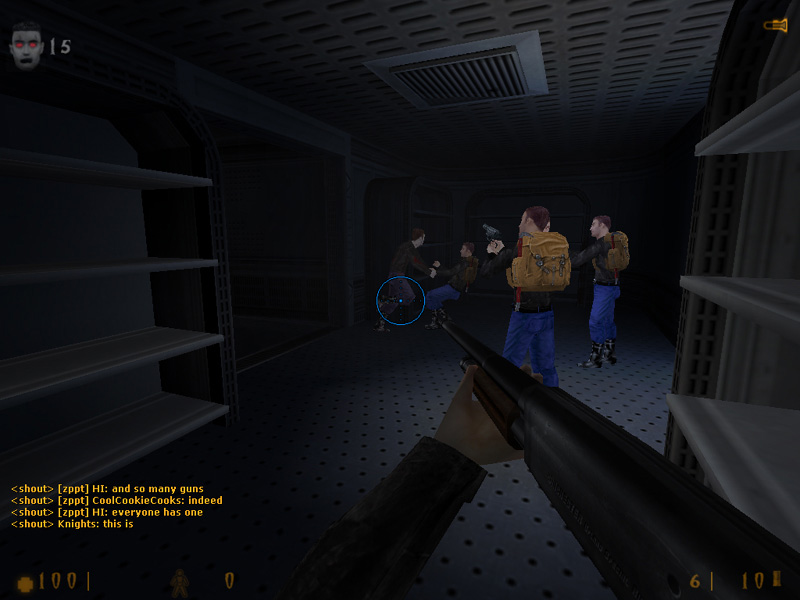
Task: Select the armor figure icon
Action: pyautogui.click(x=179, y=581)
